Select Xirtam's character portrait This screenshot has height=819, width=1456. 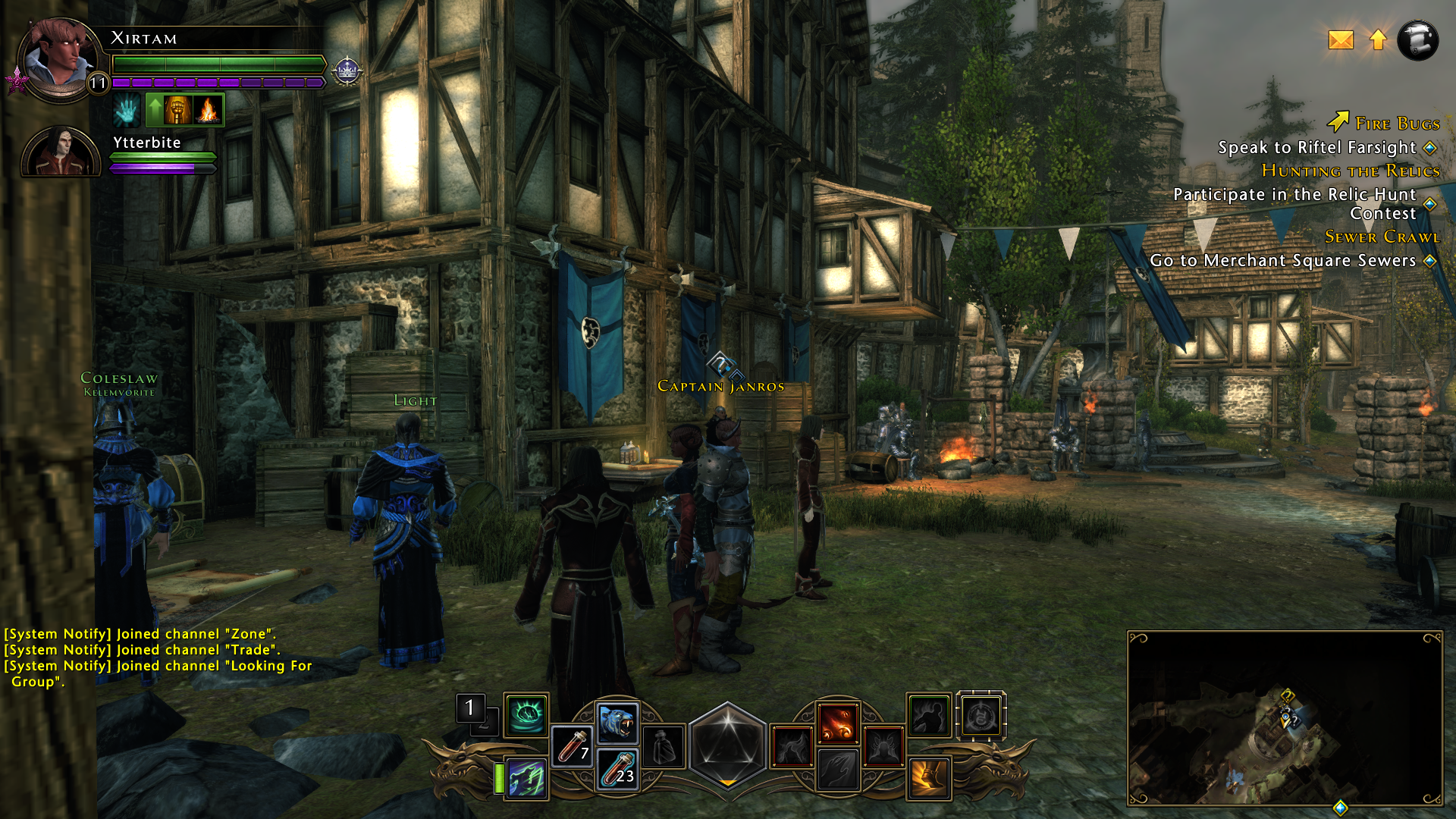[59, 57]
